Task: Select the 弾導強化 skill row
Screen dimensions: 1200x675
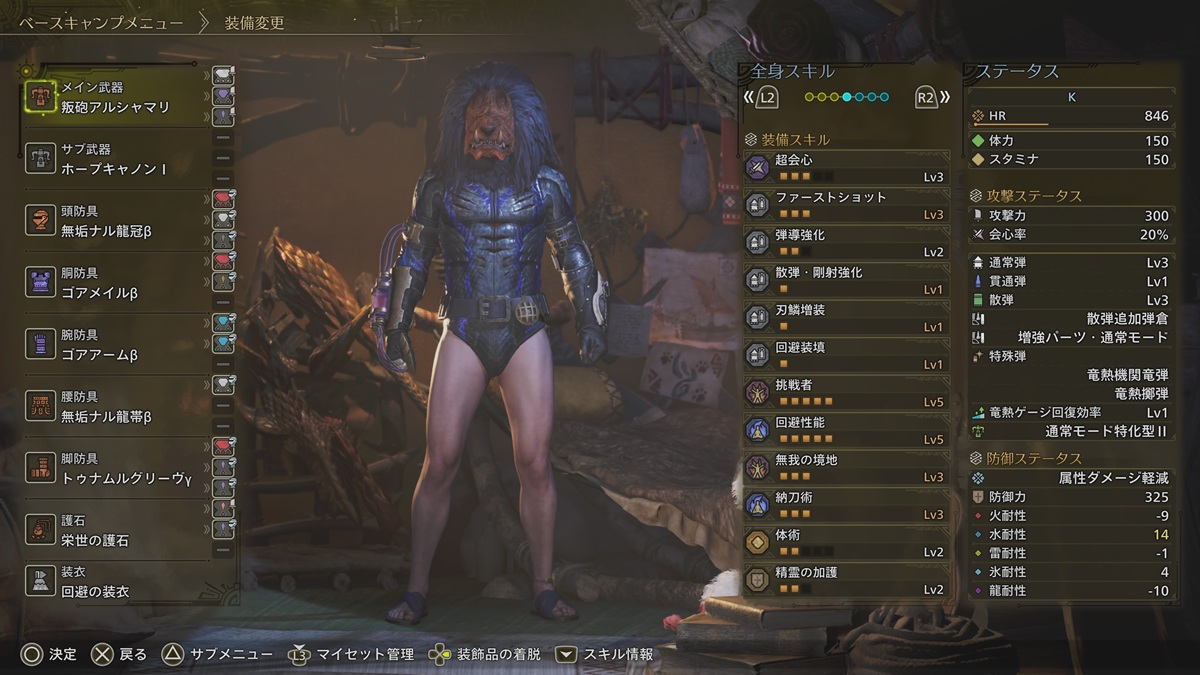Action: click(847, 243)
